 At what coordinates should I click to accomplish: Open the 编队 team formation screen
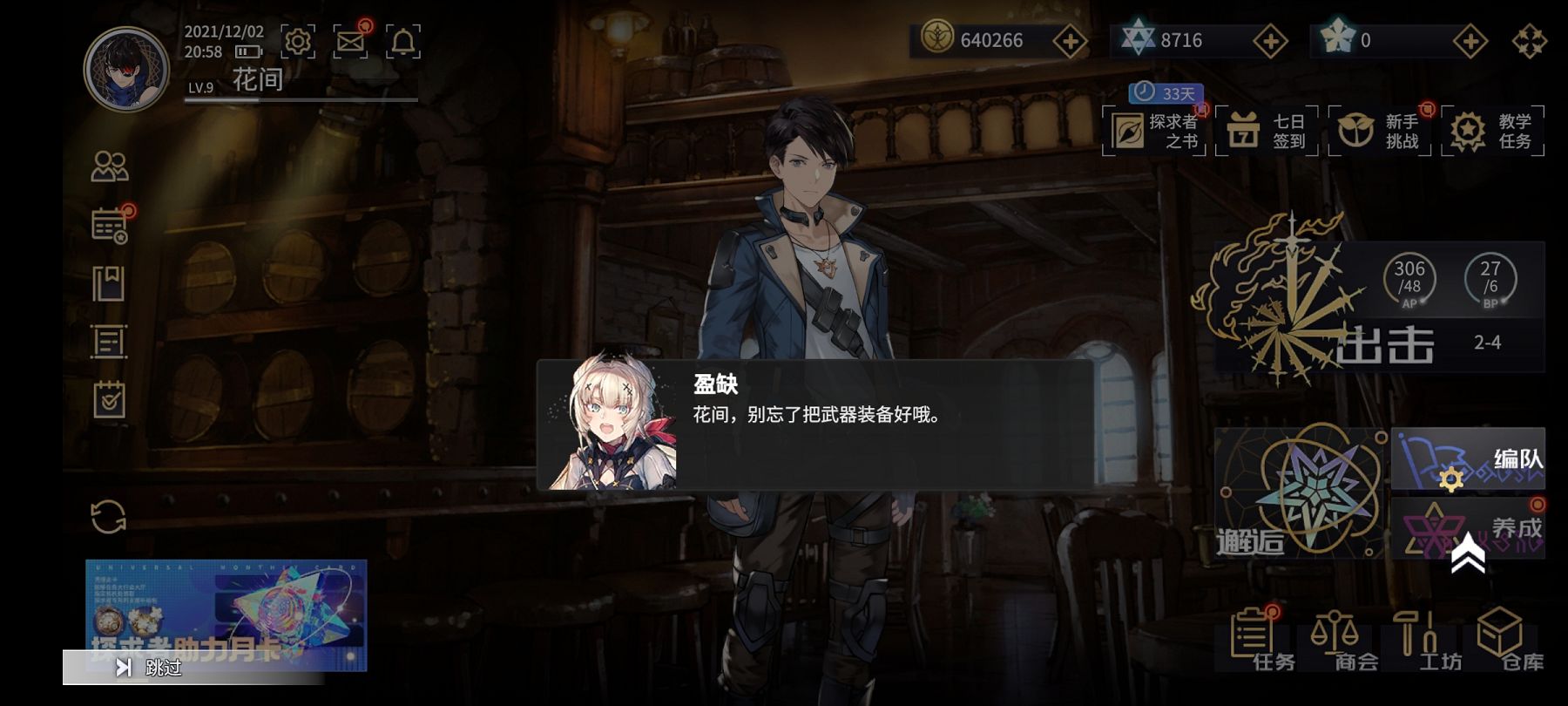coord(1468,459)
